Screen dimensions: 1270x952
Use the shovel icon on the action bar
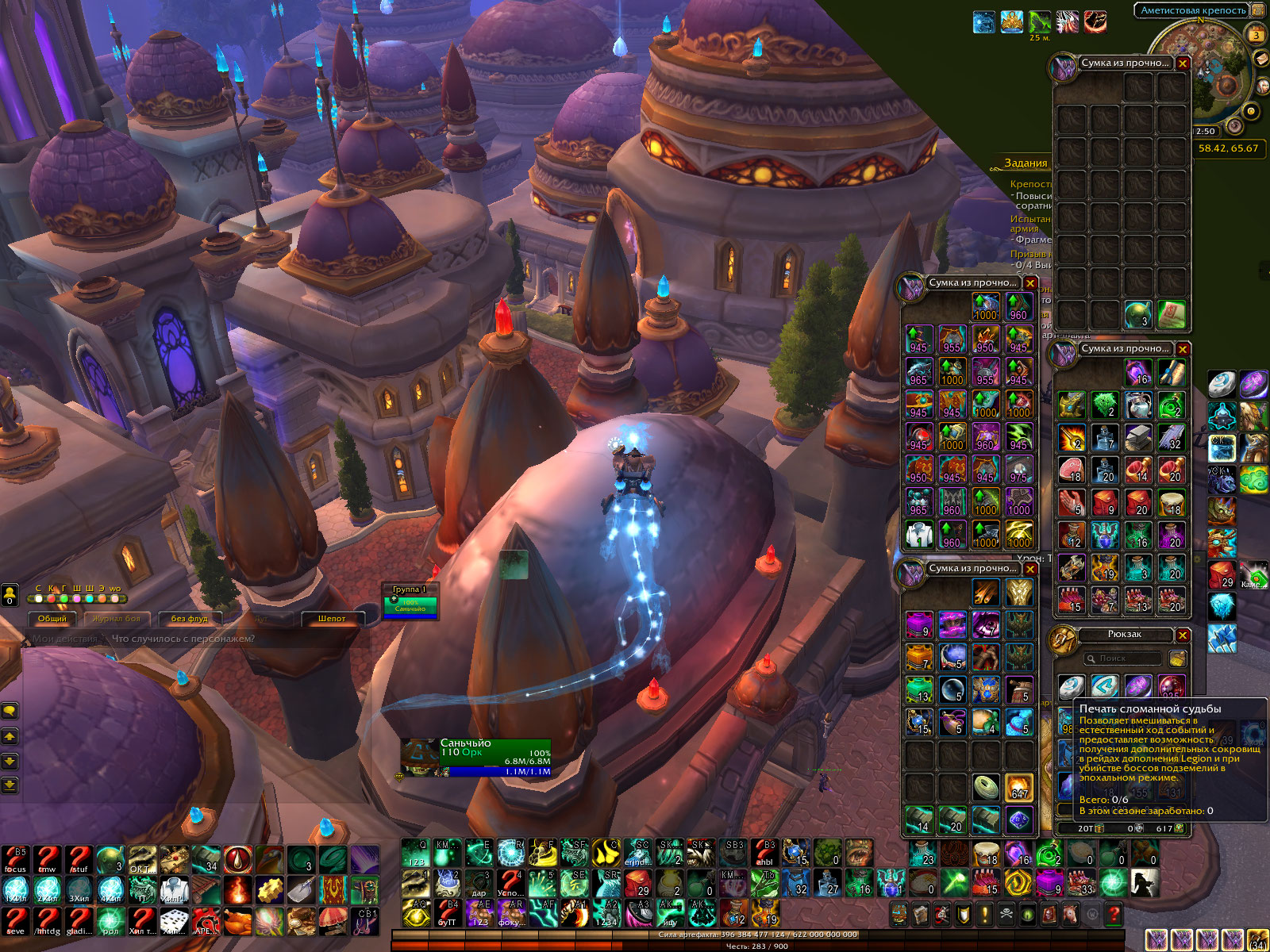301,890
